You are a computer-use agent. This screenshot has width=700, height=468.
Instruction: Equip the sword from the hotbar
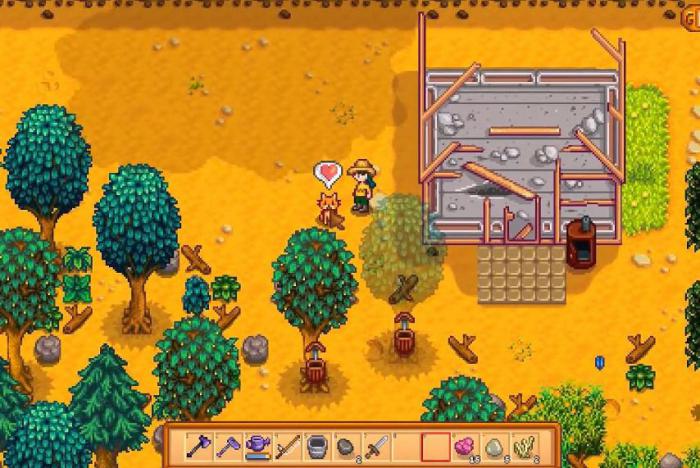pyautogui.click(x=375, y=445)
